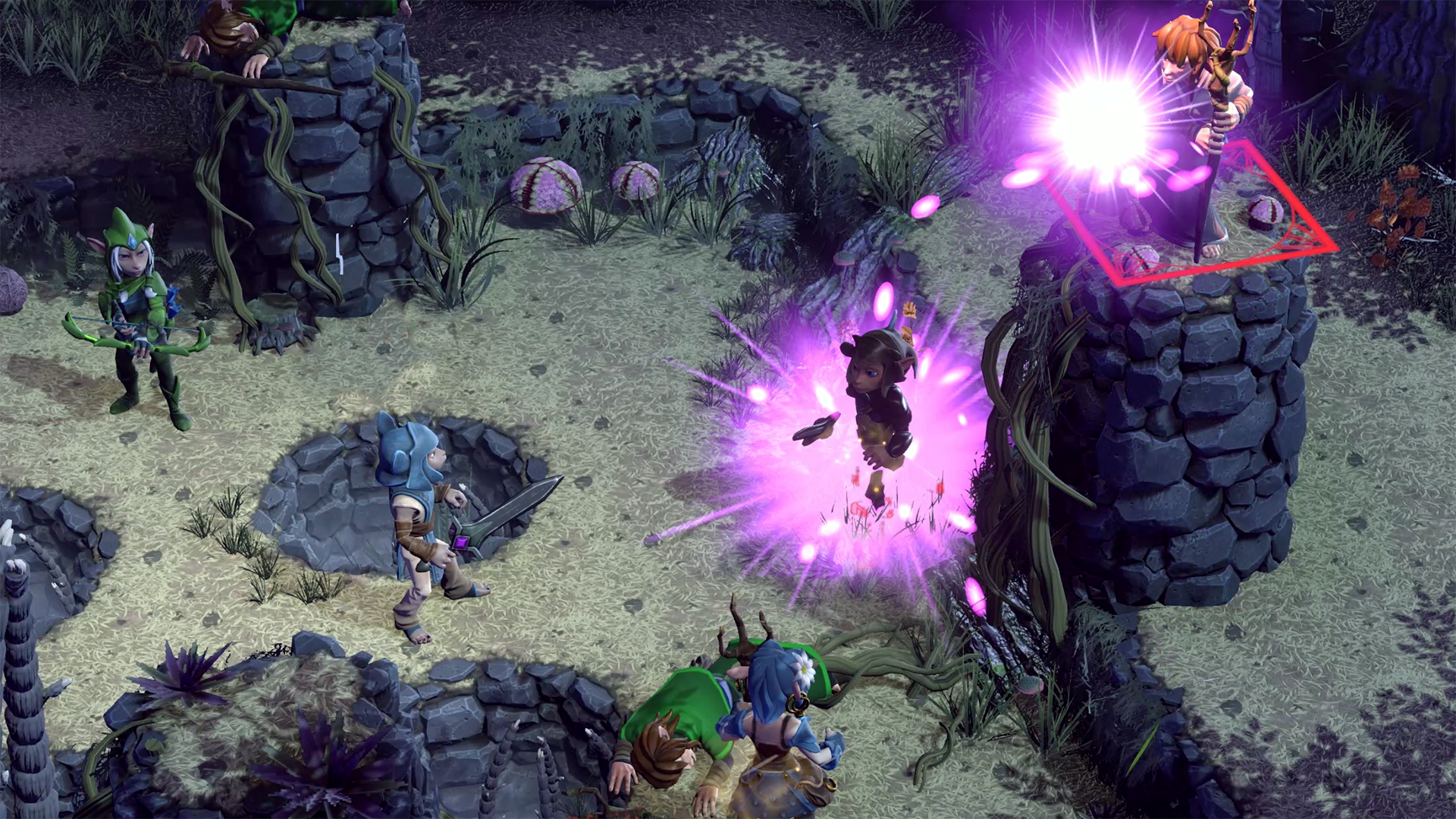Screen dimensions: 1456x819
Task: Select the red-outlined target tile on the tower
Action: 1191,215
